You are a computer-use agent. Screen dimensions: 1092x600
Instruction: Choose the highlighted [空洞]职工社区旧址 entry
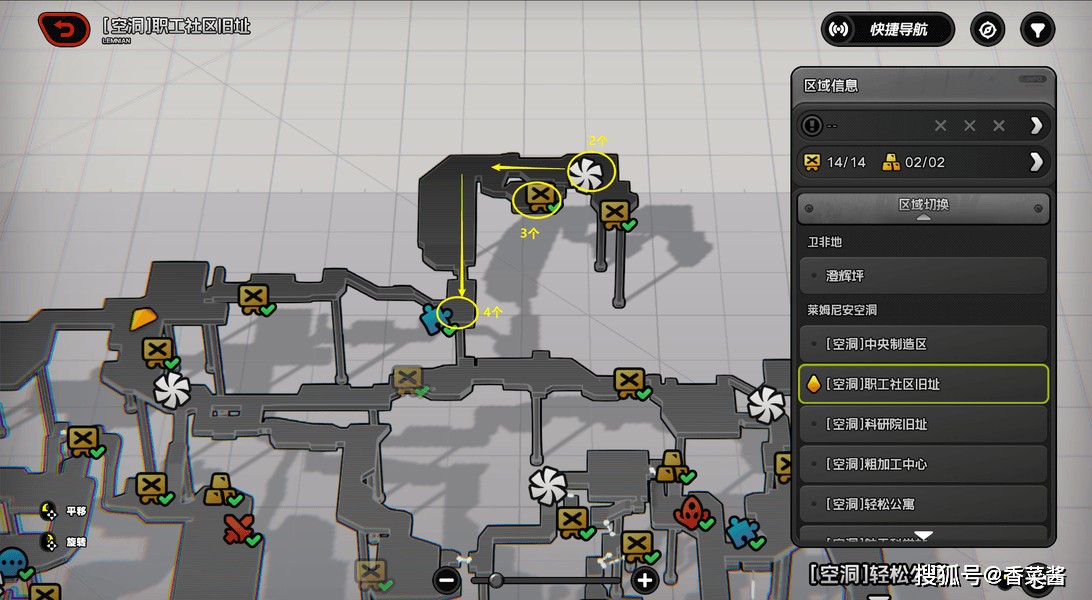click(923, 384)
